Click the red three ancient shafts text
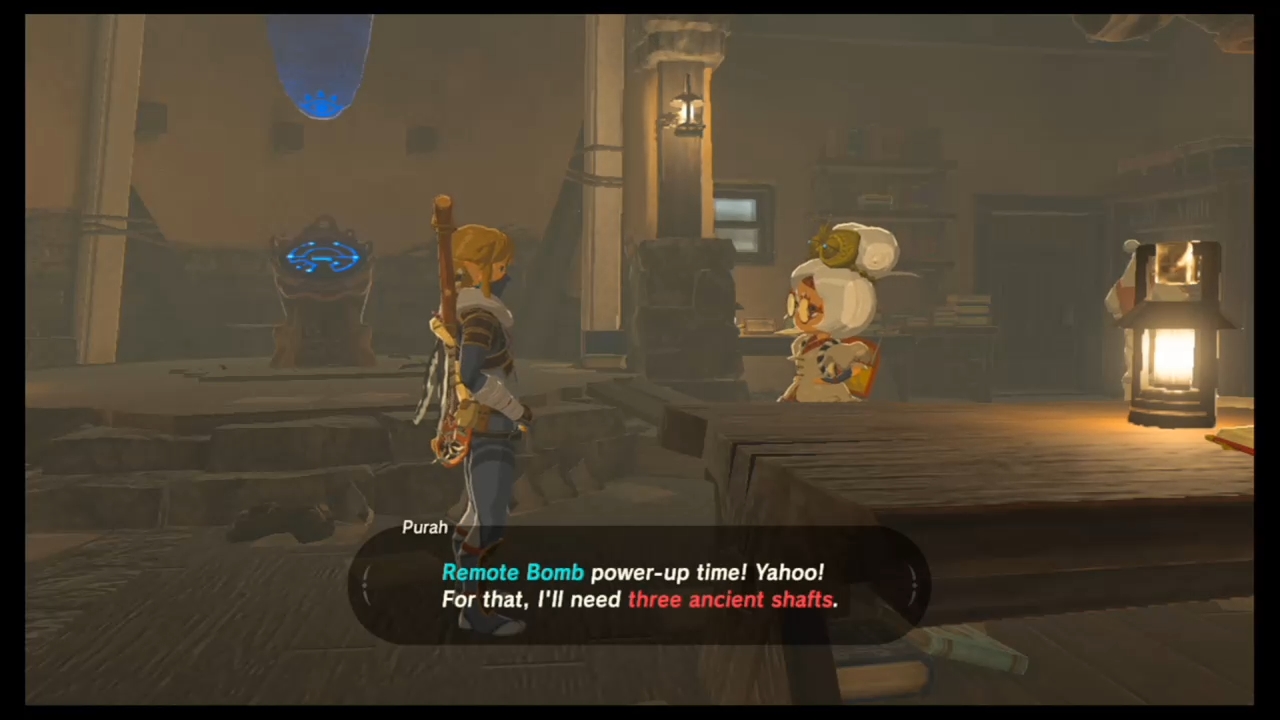Screen dimensions: 1280x720 [731, 600]
